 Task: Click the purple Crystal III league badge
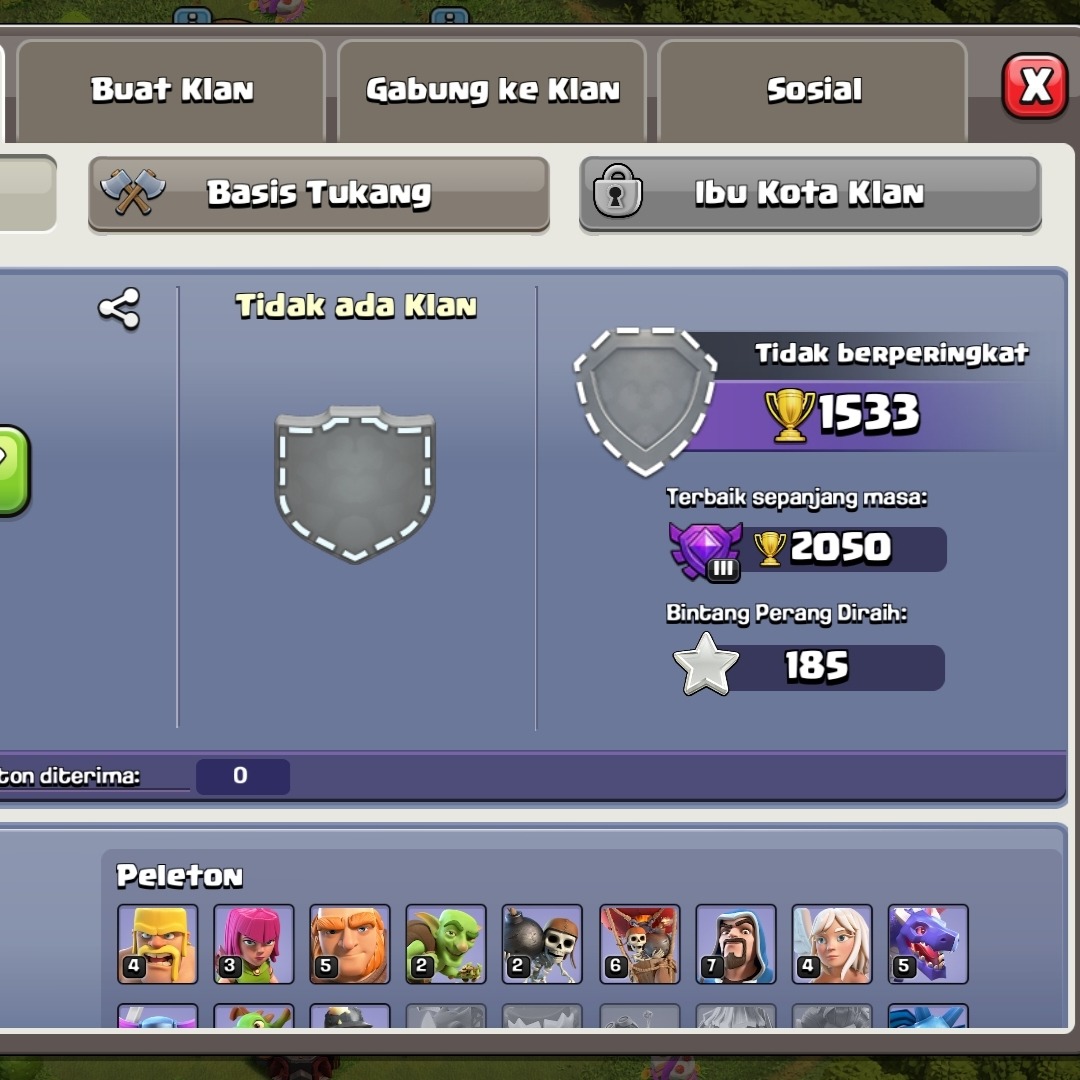tap(706, 550)
